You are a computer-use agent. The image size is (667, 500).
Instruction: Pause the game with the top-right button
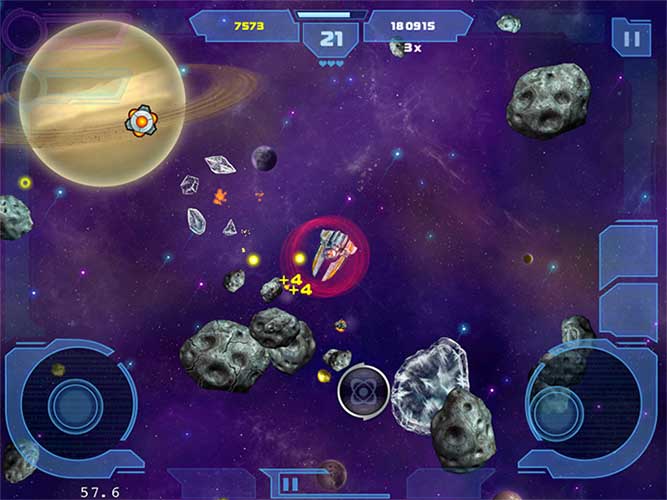pos(631,39)
